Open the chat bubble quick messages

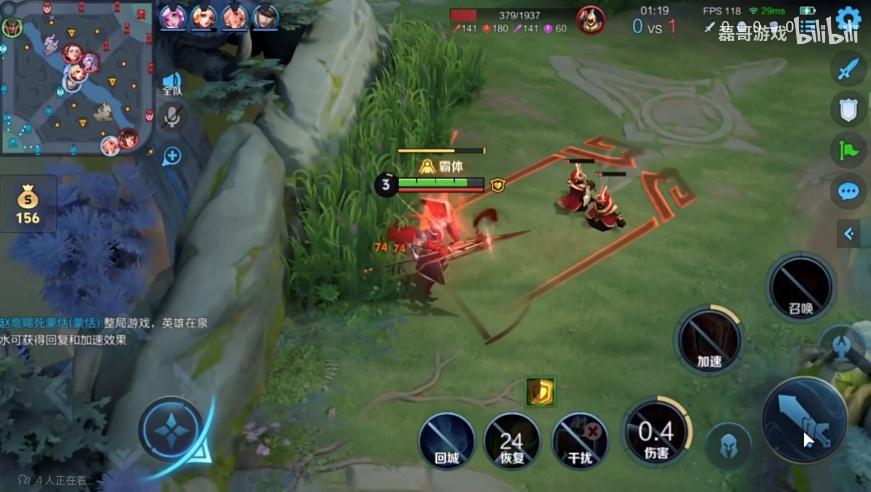click(x=849, y=191)
